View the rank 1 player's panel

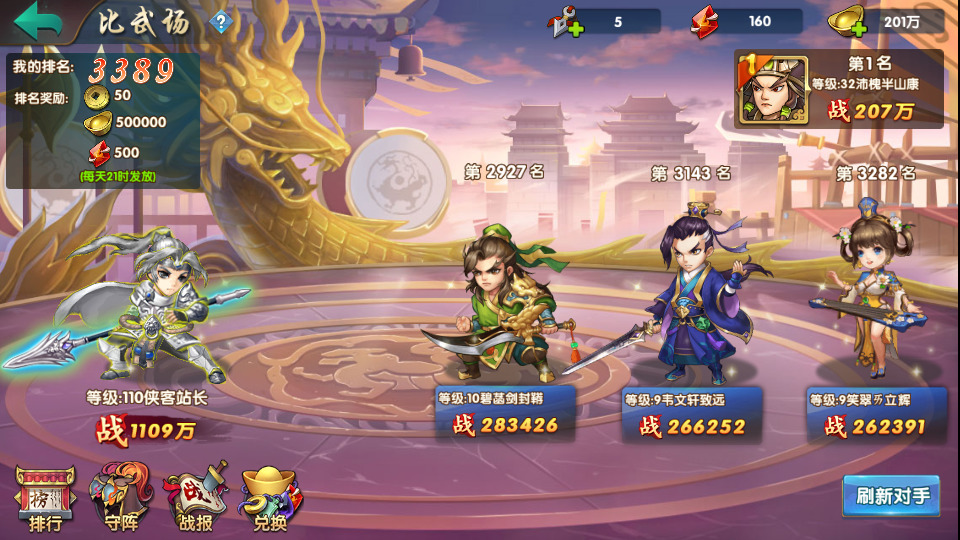point(838,89)
